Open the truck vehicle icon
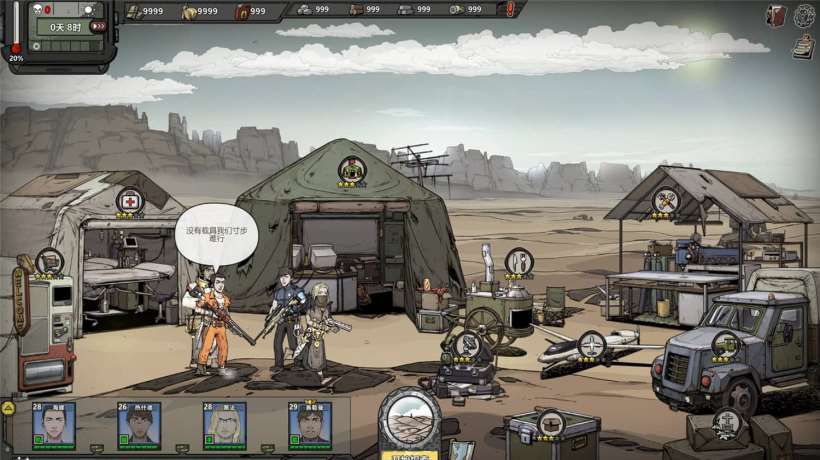Viewport: 820px width, 460px height. (726, 345)
